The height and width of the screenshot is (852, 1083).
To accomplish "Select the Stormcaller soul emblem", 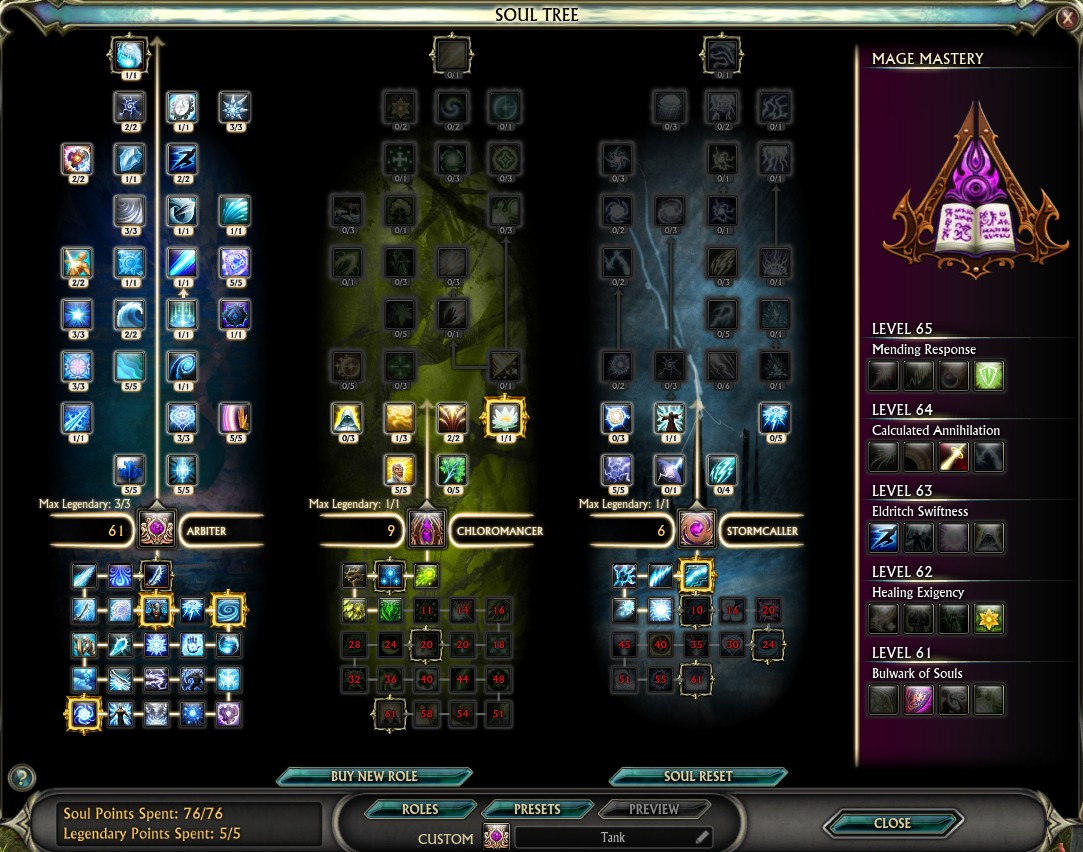I will [x=697, y=530].
